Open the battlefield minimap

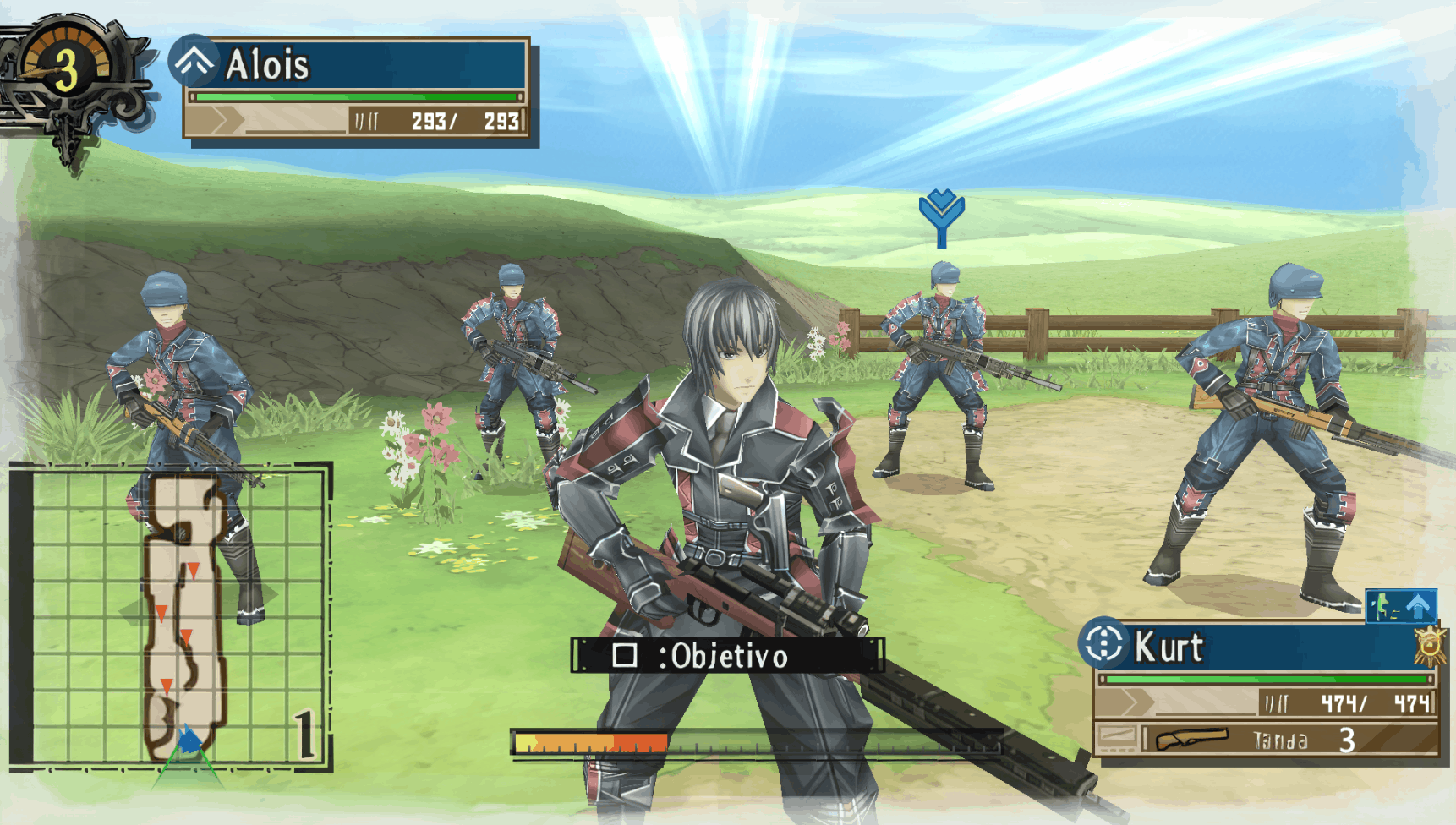pyautogui.click(x=169, y=617)
